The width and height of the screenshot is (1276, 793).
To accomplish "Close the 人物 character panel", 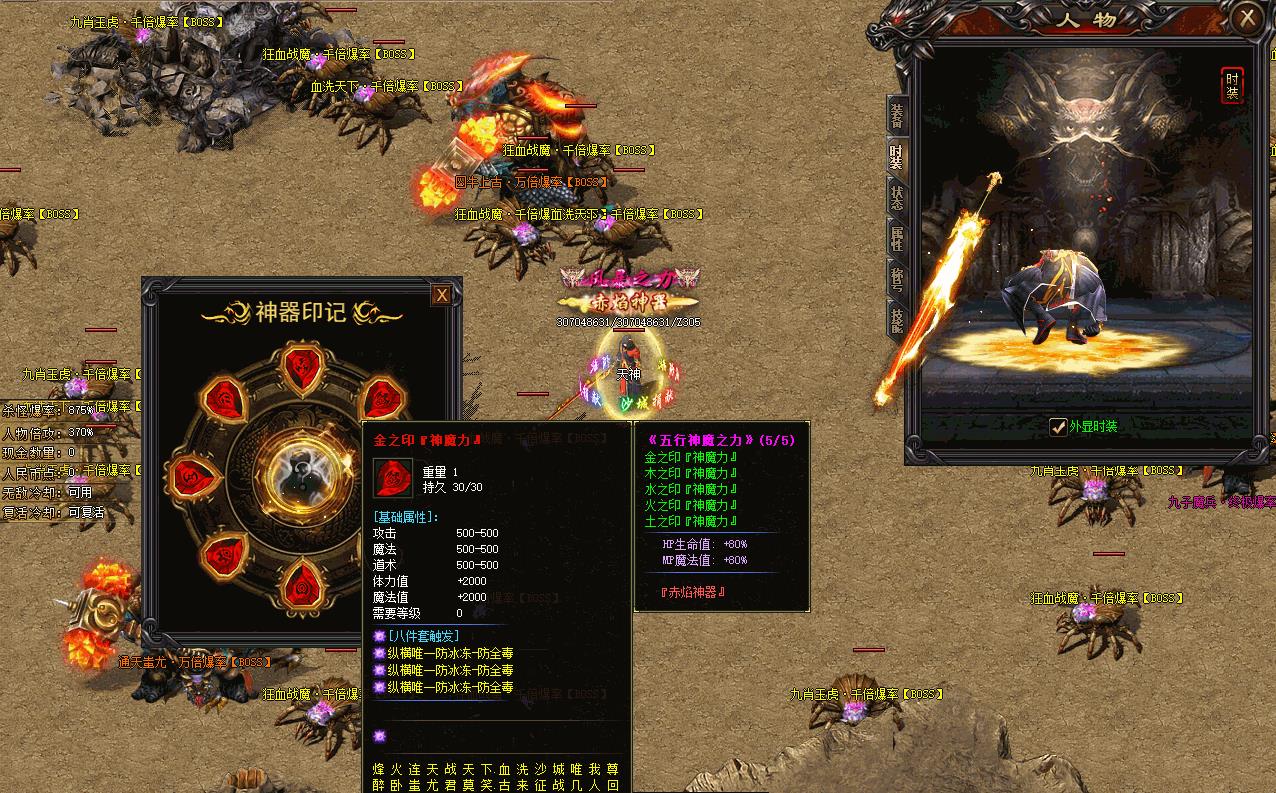I will coord(1247,18).
